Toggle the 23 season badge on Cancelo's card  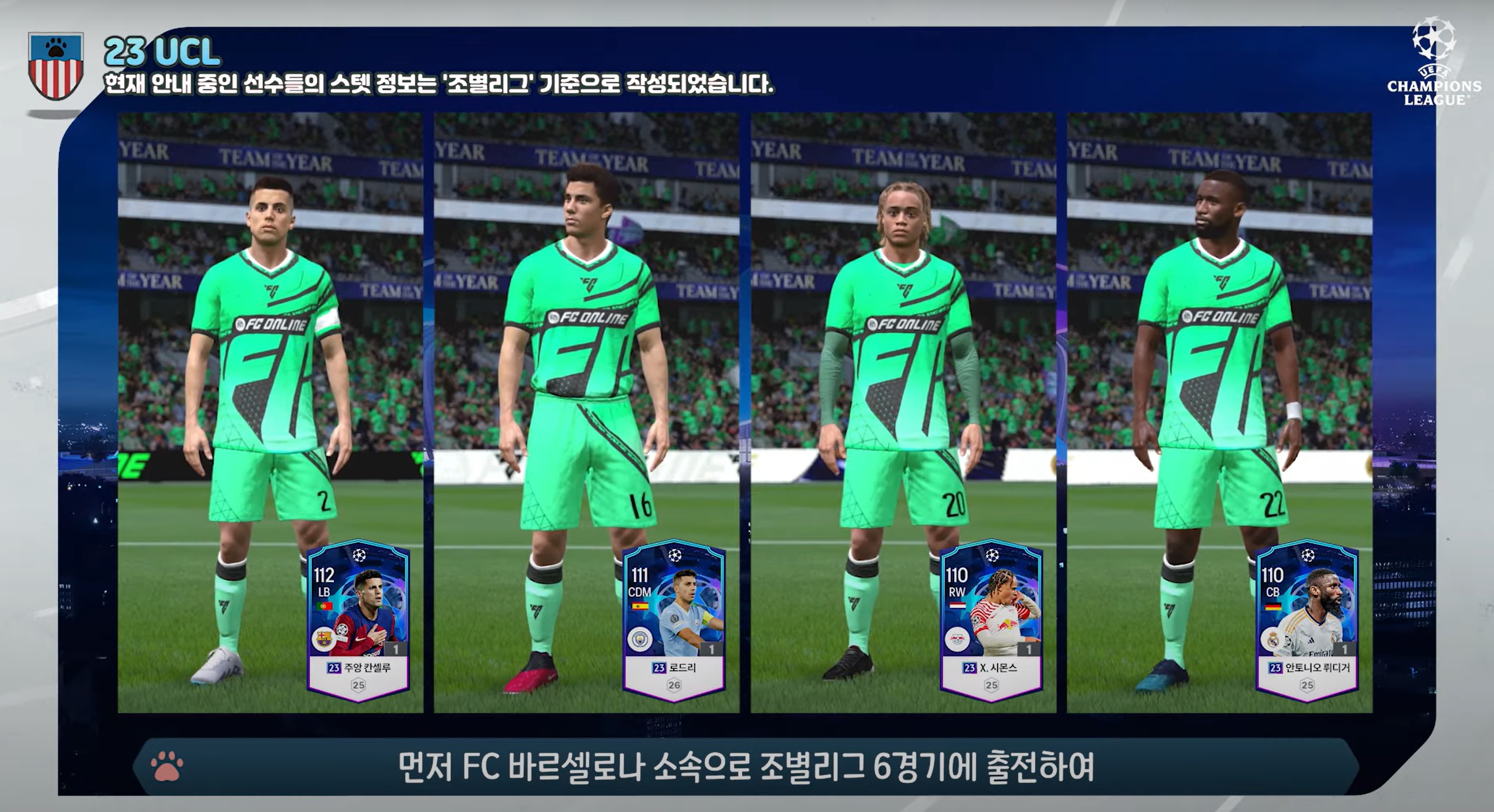pyautogui.click(x=334, y=668)
